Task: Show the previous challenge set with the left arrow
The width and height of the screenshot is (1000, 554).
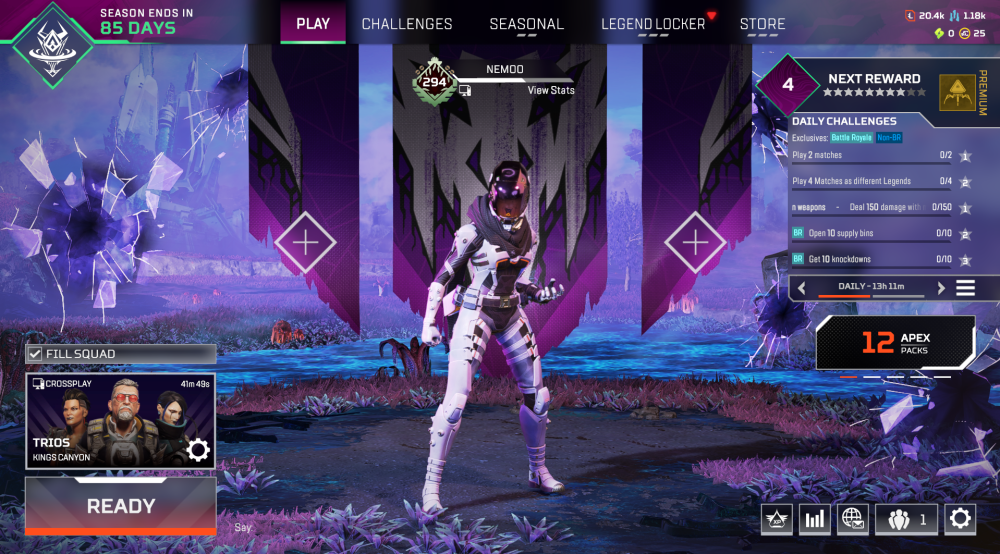Action: click(x=801, y=288)
